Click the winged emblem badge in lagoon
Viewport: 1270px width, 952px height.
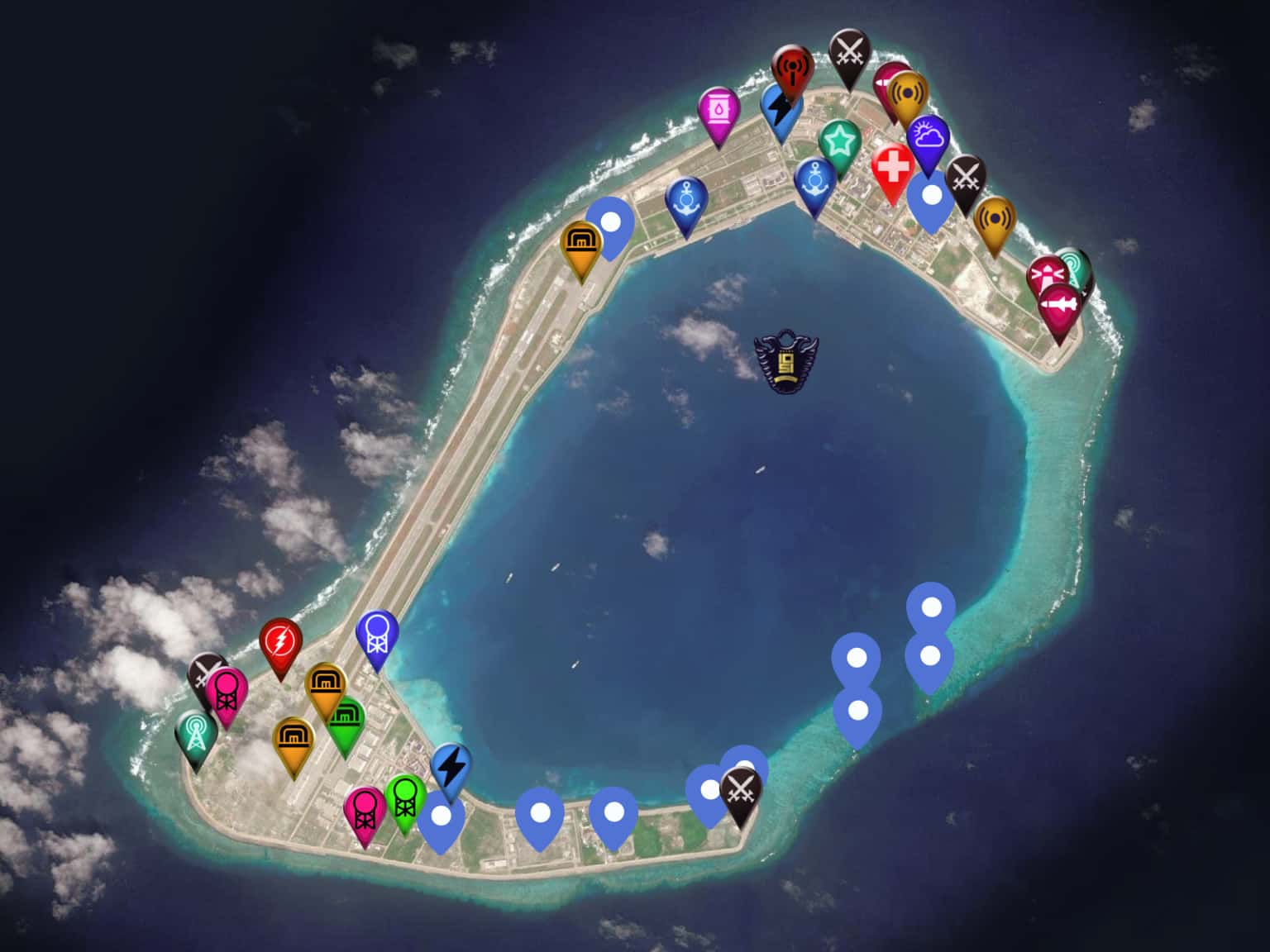[785, 360]
